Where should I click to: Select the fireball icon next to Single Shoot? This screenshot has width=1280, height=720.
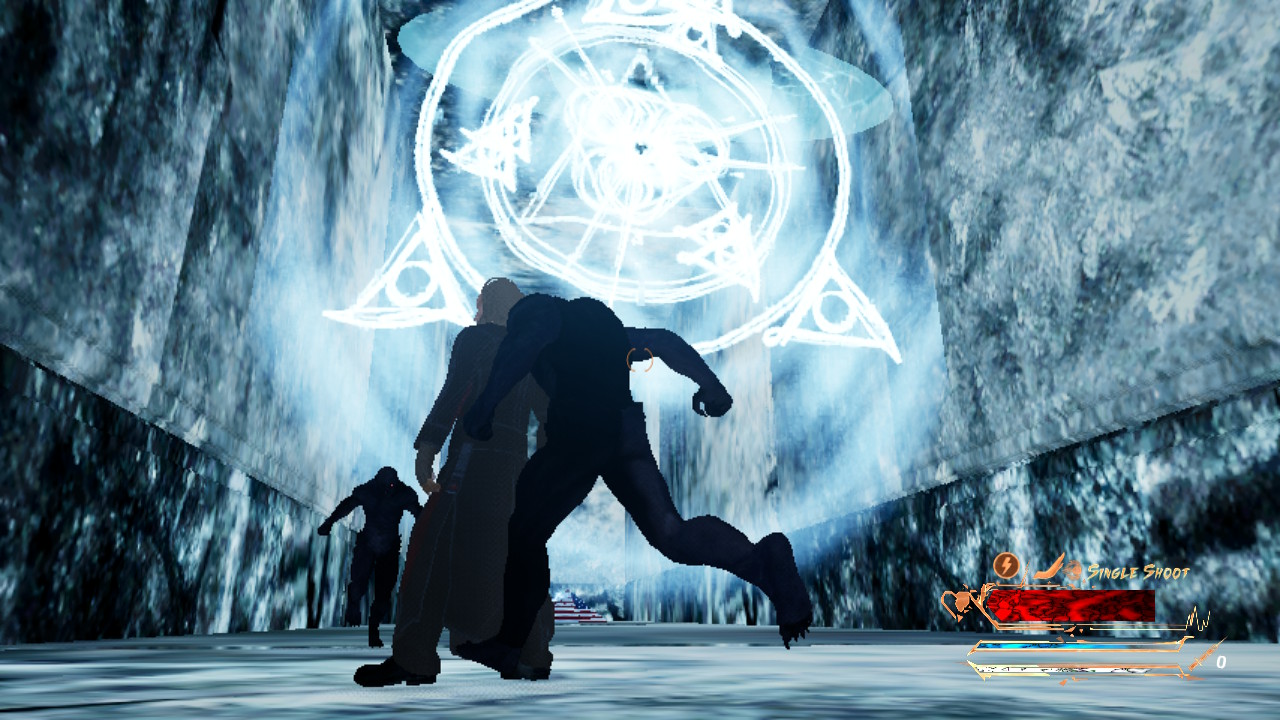1074,569
